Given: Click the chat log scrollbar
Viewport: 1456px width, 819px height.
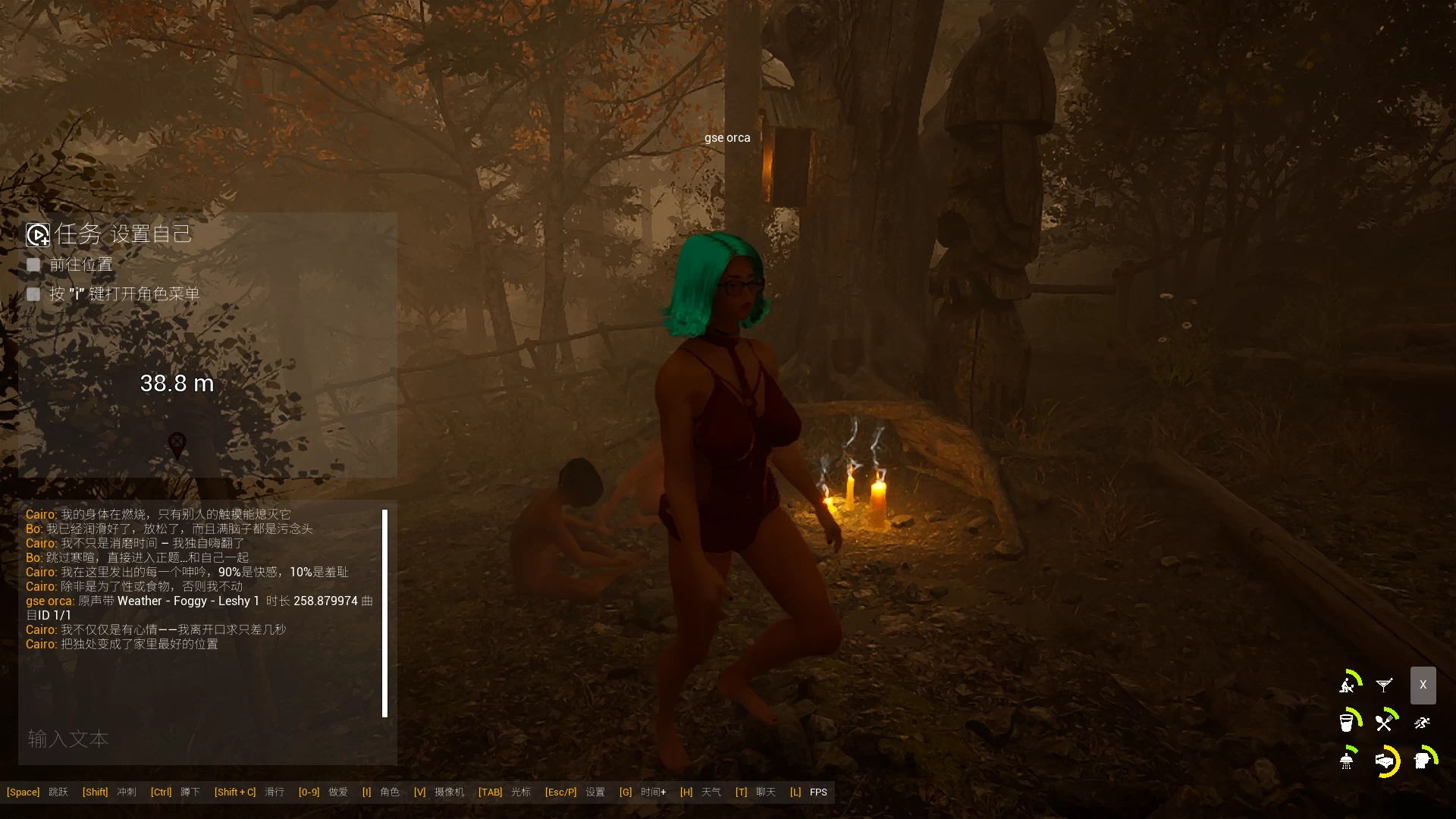Looking at the screenshot, I should 384,613.
